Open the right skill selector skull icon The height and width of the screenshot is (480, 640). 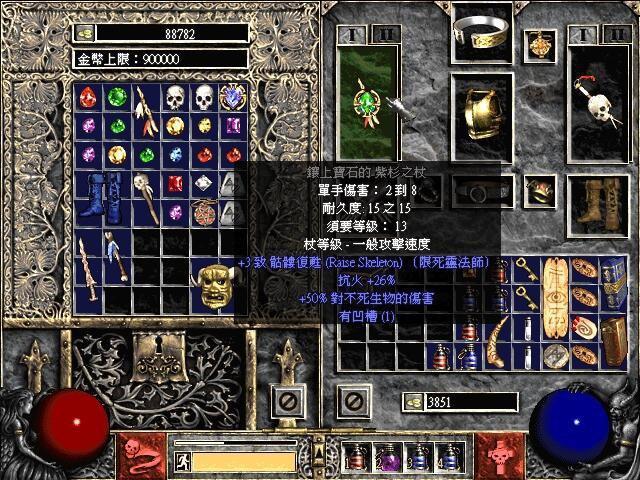coord(499,454)
